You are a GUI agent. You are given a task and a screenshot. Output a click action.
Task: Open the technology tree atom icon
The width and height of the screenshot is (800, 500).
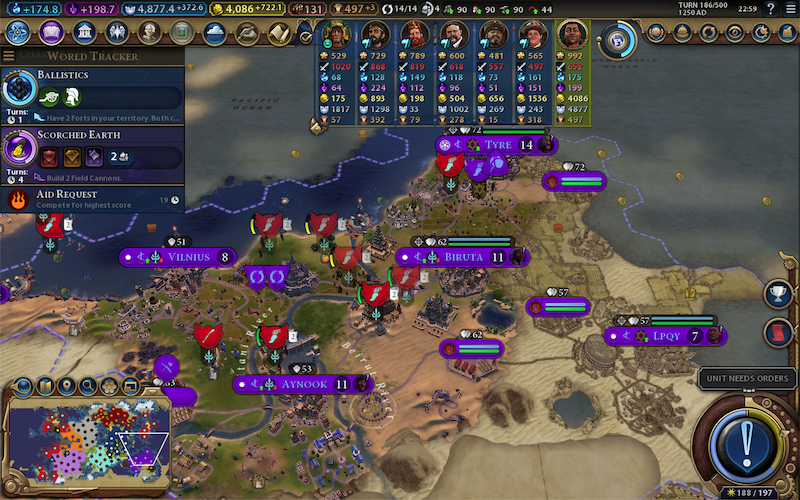17,33
